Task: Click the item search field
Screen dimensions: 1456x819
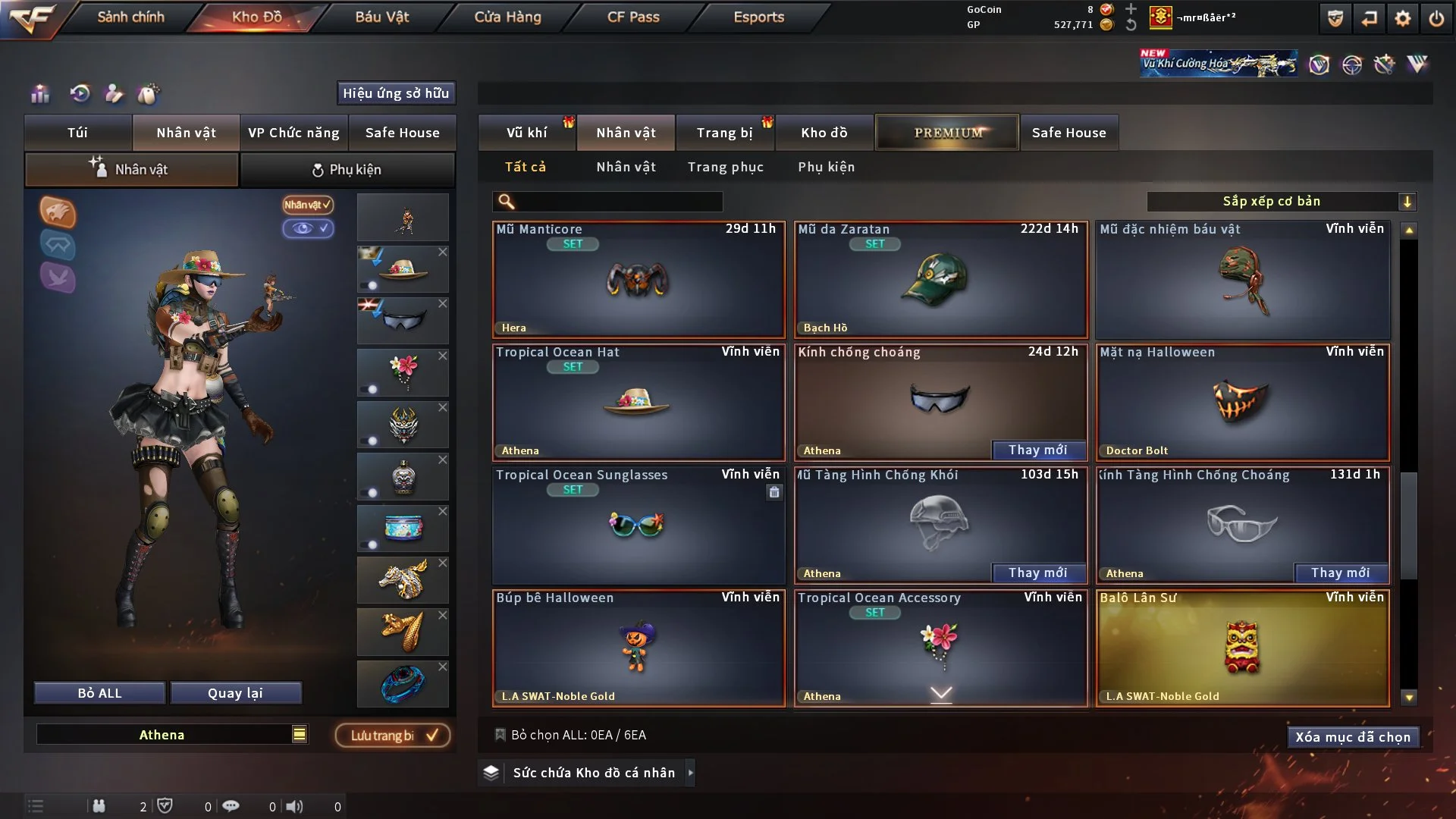Action: (x=618, y=201)
